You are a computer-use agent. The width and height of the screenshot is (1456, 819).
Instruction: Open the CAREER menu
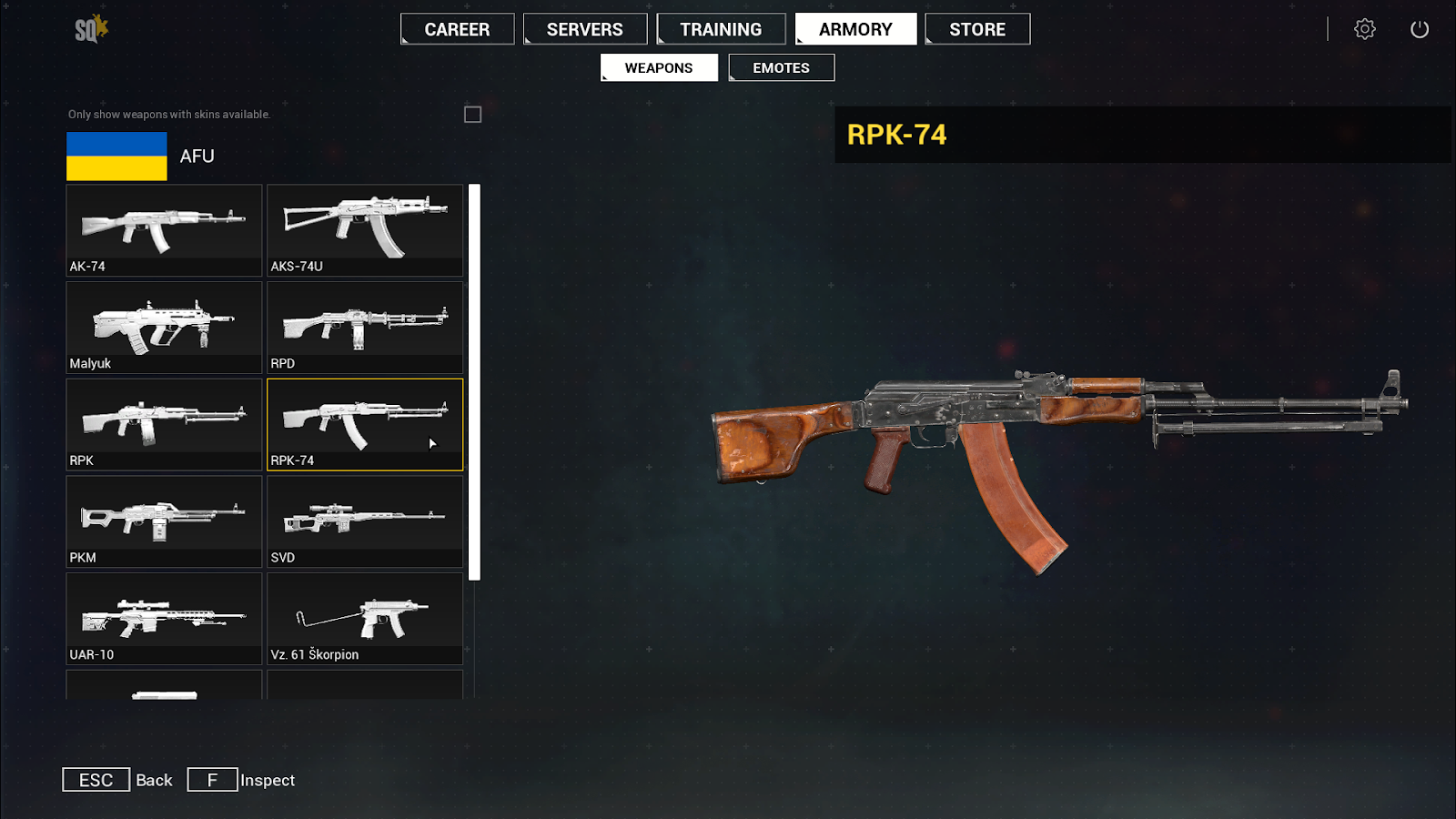click(457, 28)
